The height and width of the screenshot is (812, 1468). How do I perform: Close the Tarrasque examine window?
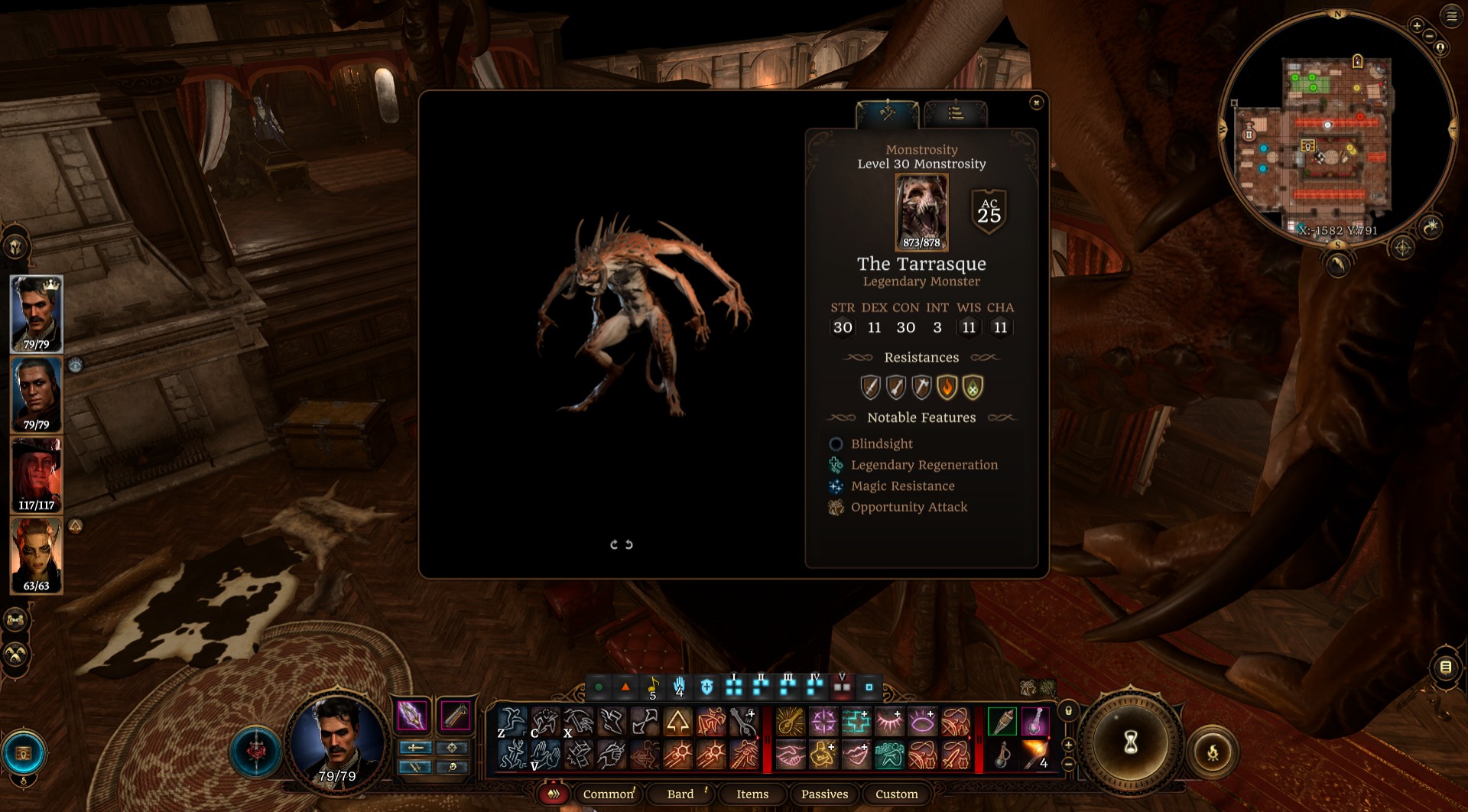point(1036,102)
